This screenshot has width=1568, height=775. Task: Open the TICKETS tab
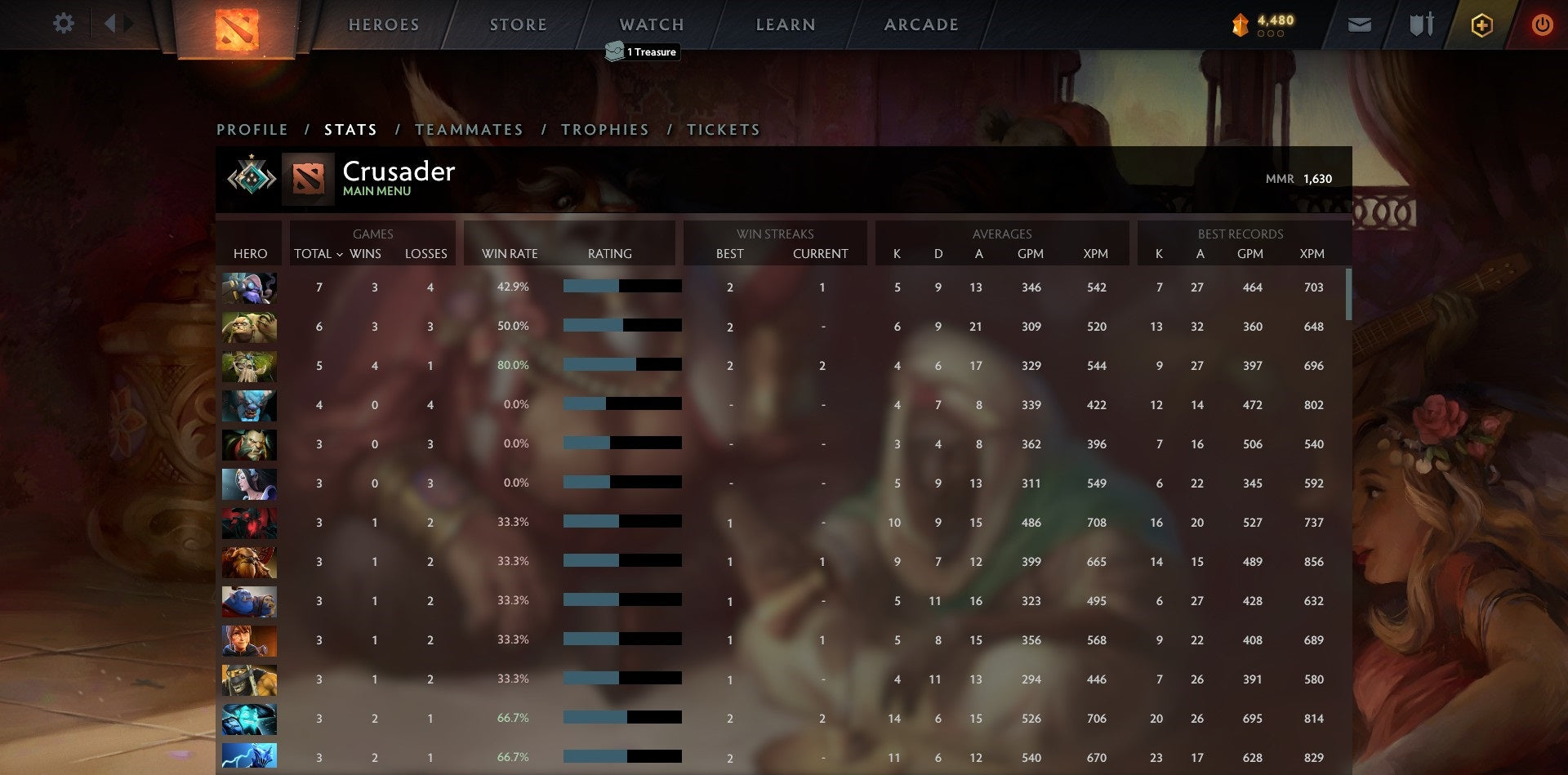point(724,130)
